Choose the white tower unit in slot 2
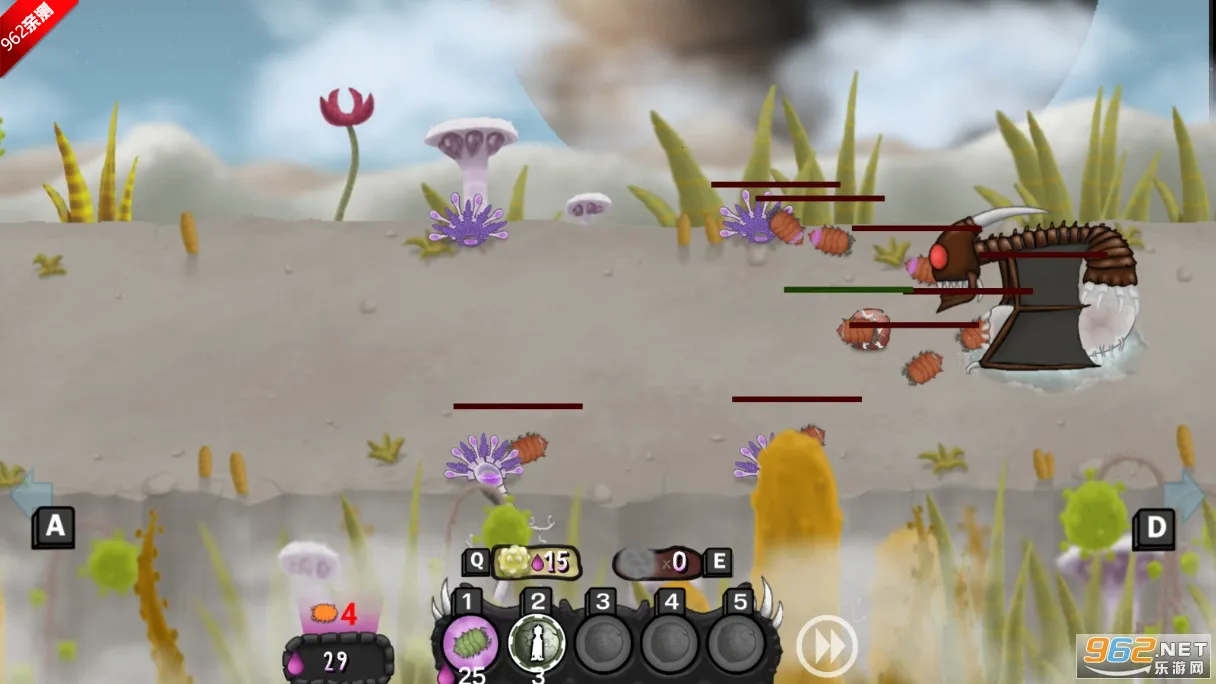Image resolution: width=1216 pixels, height=684 pixels. (536, 644)
